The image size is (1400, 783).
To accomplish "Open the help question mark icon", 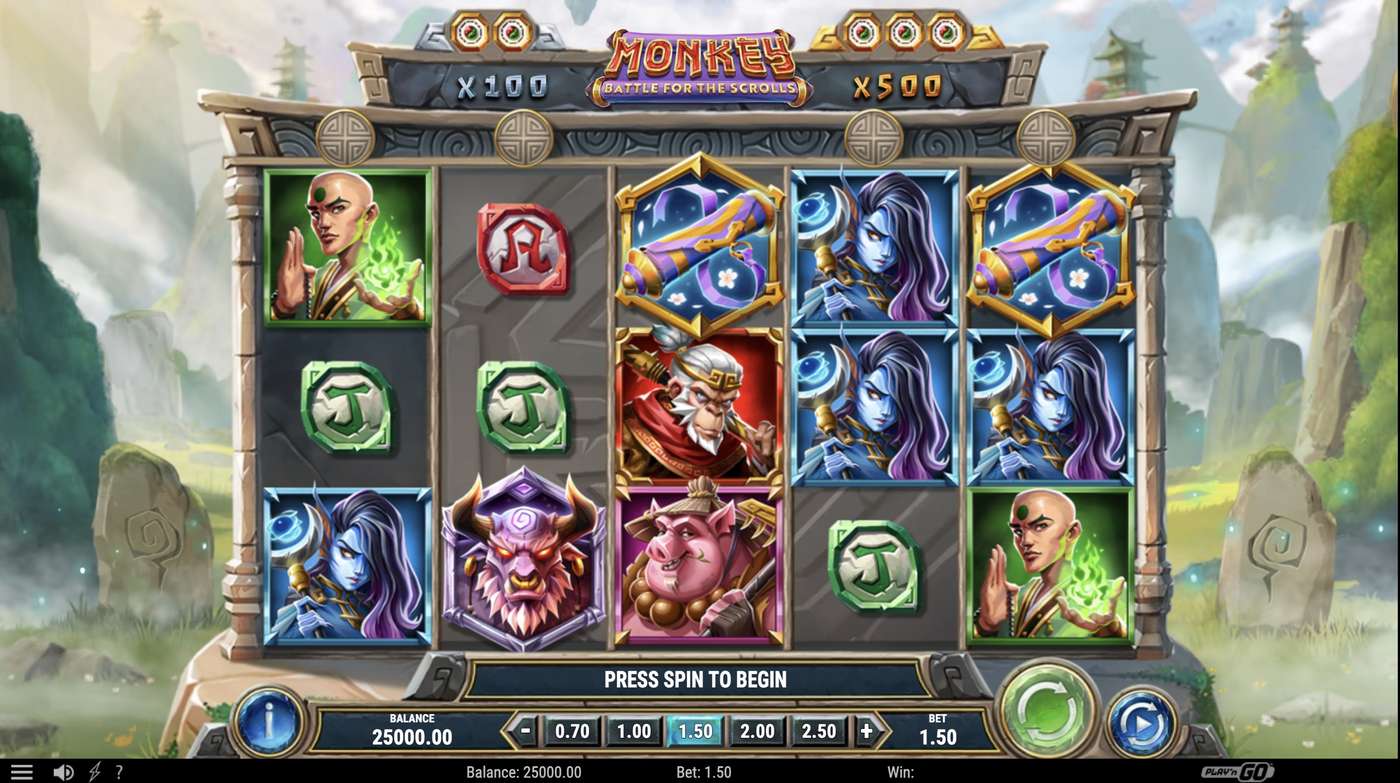I will click(x=120, y=771).
